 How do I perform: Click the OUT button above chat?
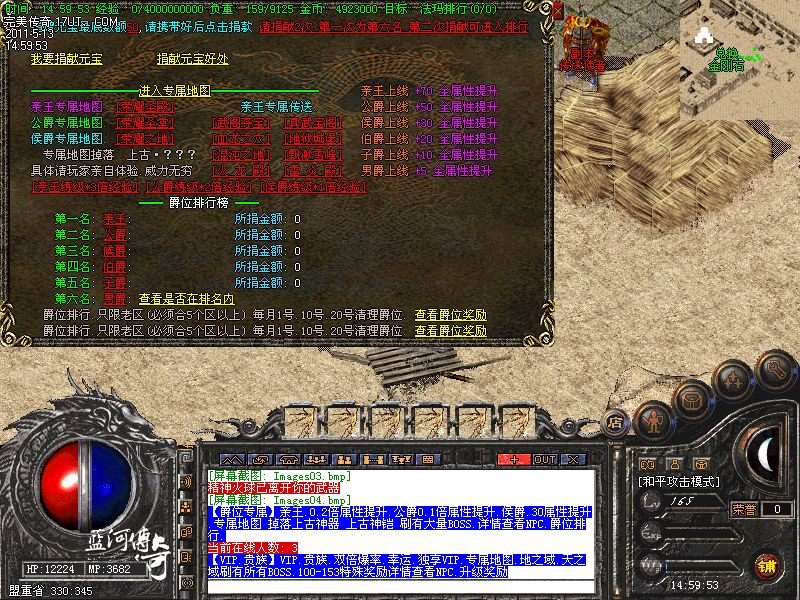pyautogui.click(x=545, y=459)
